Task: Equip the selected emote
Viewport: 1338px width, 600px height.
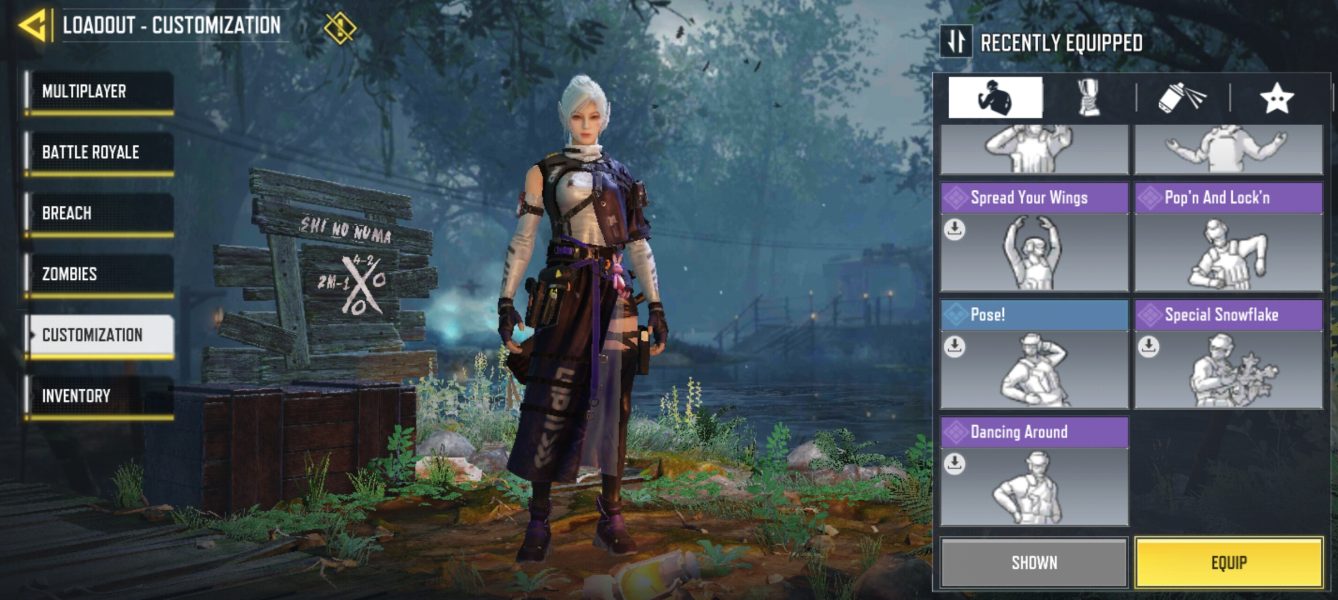Action: pyautogui.click(x=1228, y=562)
